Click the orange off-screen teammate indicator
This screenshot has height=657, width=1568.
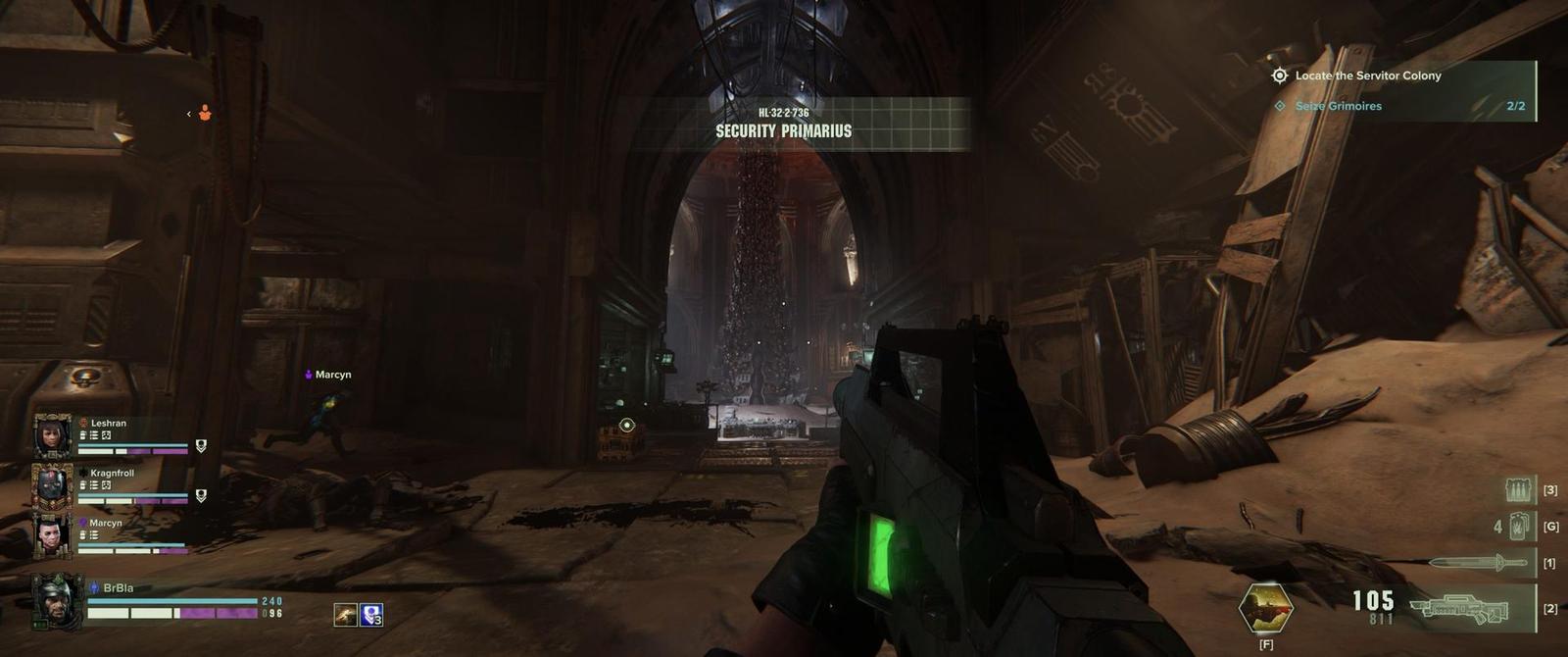(x=205, y=114)
